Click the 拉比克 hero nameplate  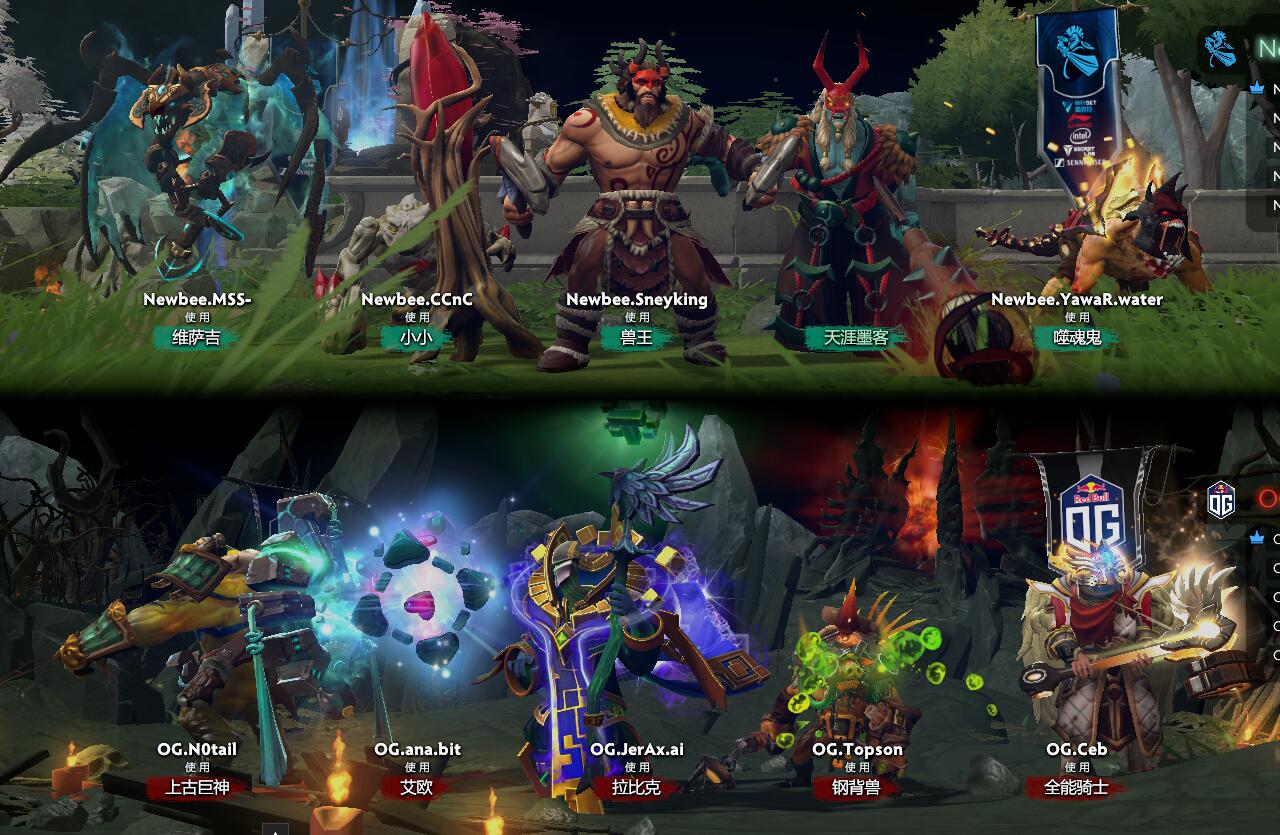(637, 788)
